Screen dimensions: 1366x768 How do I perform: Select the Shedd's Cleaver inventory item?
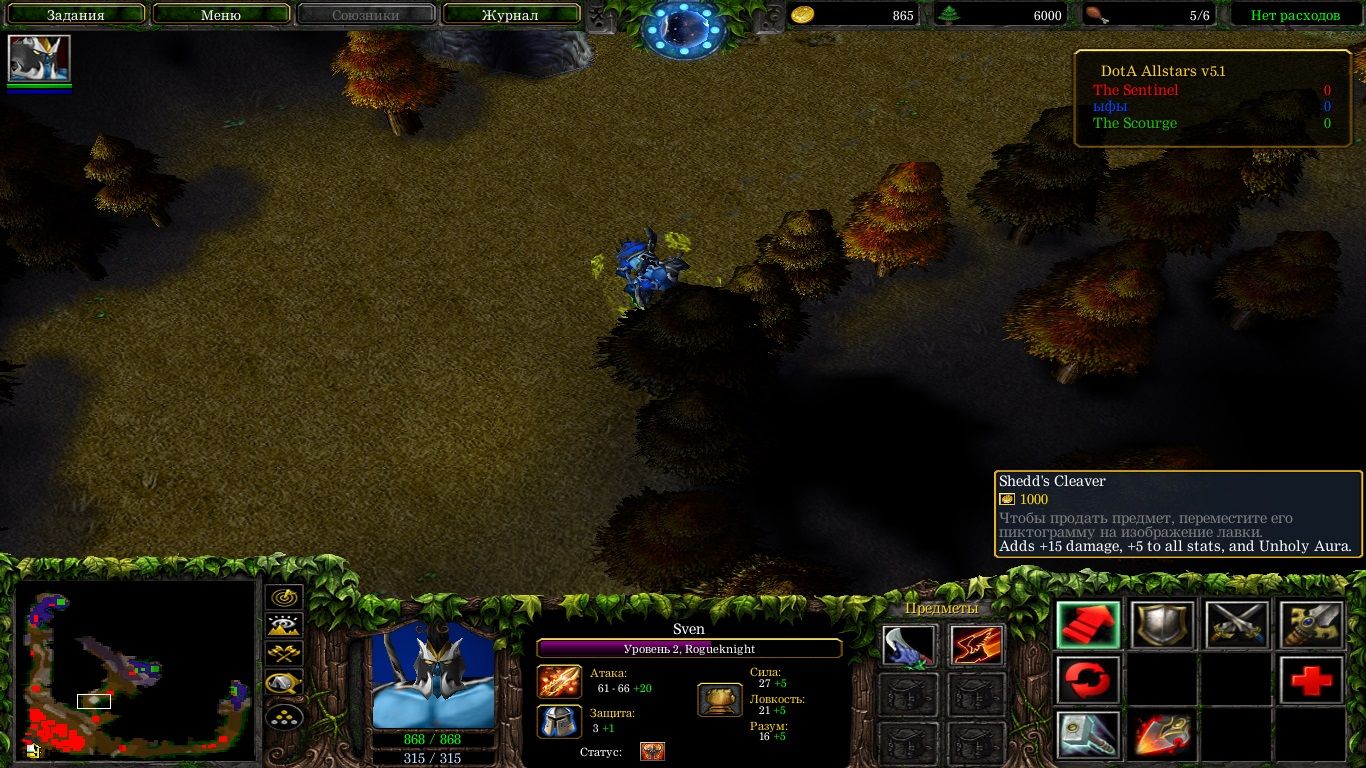(x=909, y=646)
